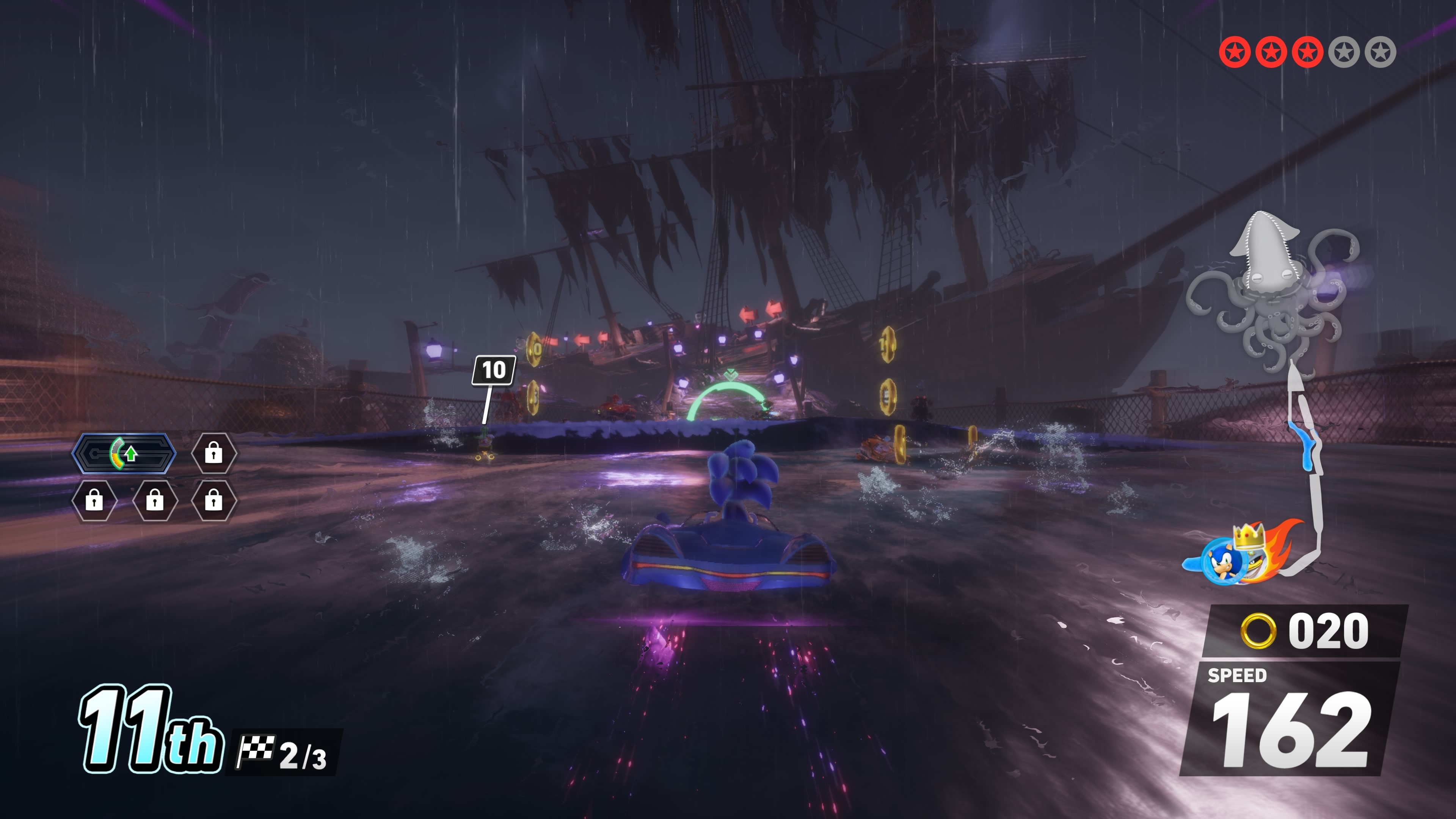The width and height of the screenshot is (1456, 819).
Task: Select the green arrow gadget slot
Action: click(x=124, y=453)
